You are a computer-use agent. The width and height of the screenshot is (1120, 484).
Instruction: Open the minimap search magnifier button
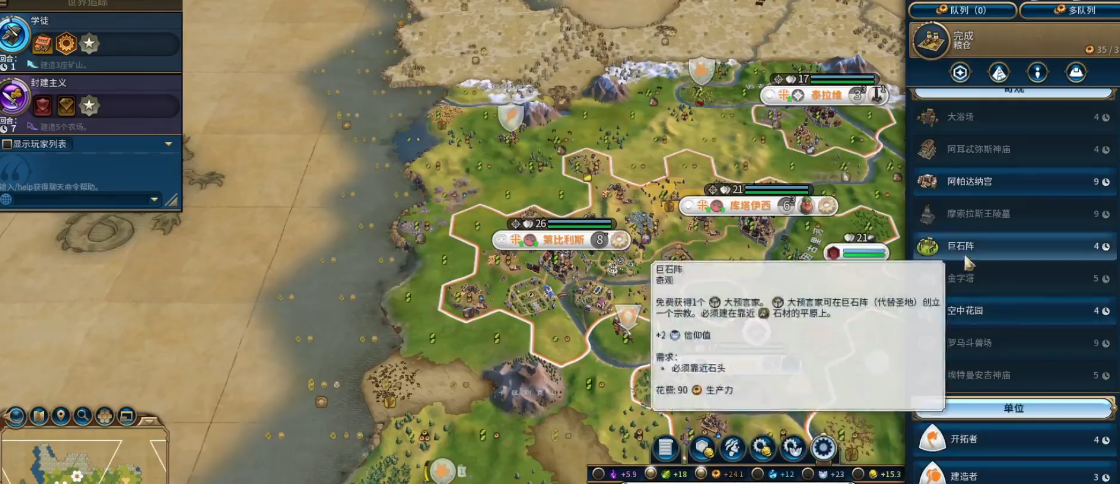pos(83,416)
